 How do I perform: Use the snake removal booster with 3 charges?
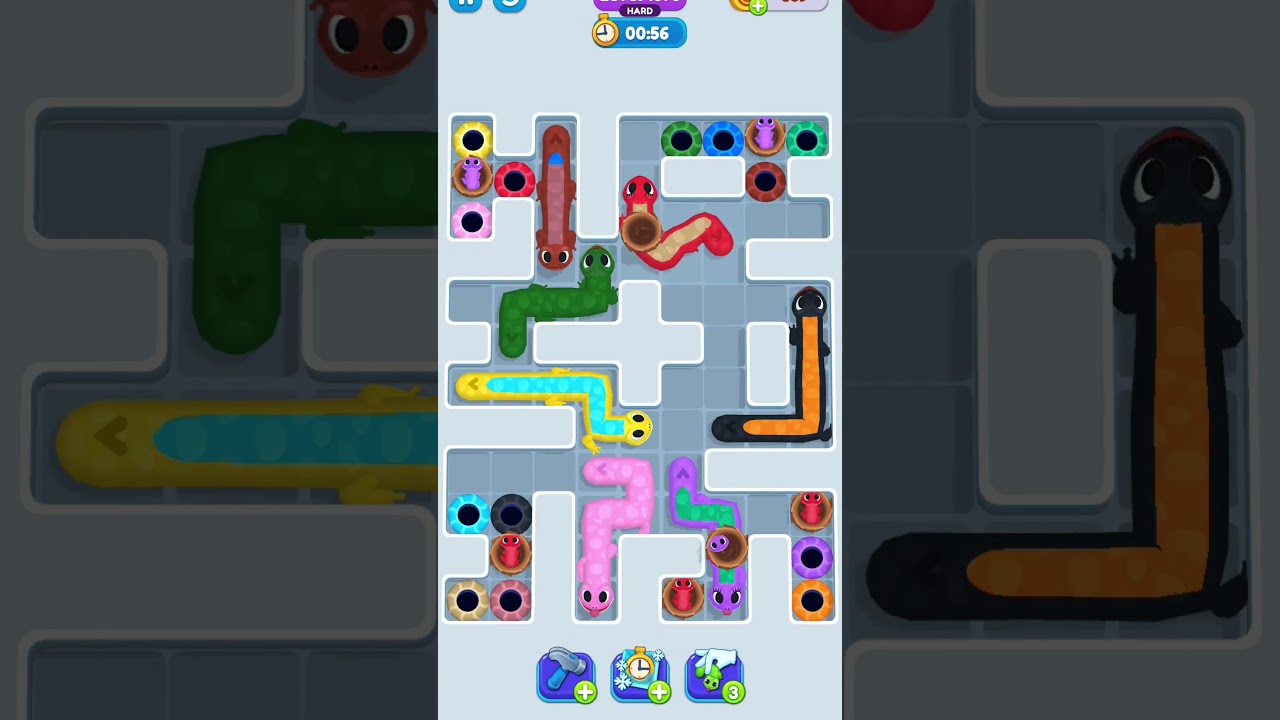[714, 676]
